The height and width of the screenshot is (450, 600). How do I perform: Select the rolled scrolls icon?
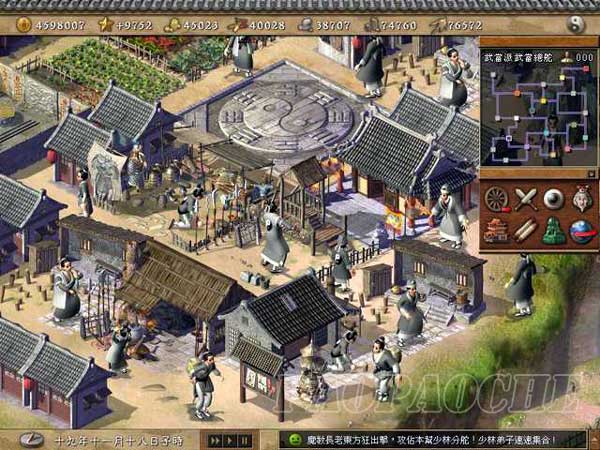[526, 230]
